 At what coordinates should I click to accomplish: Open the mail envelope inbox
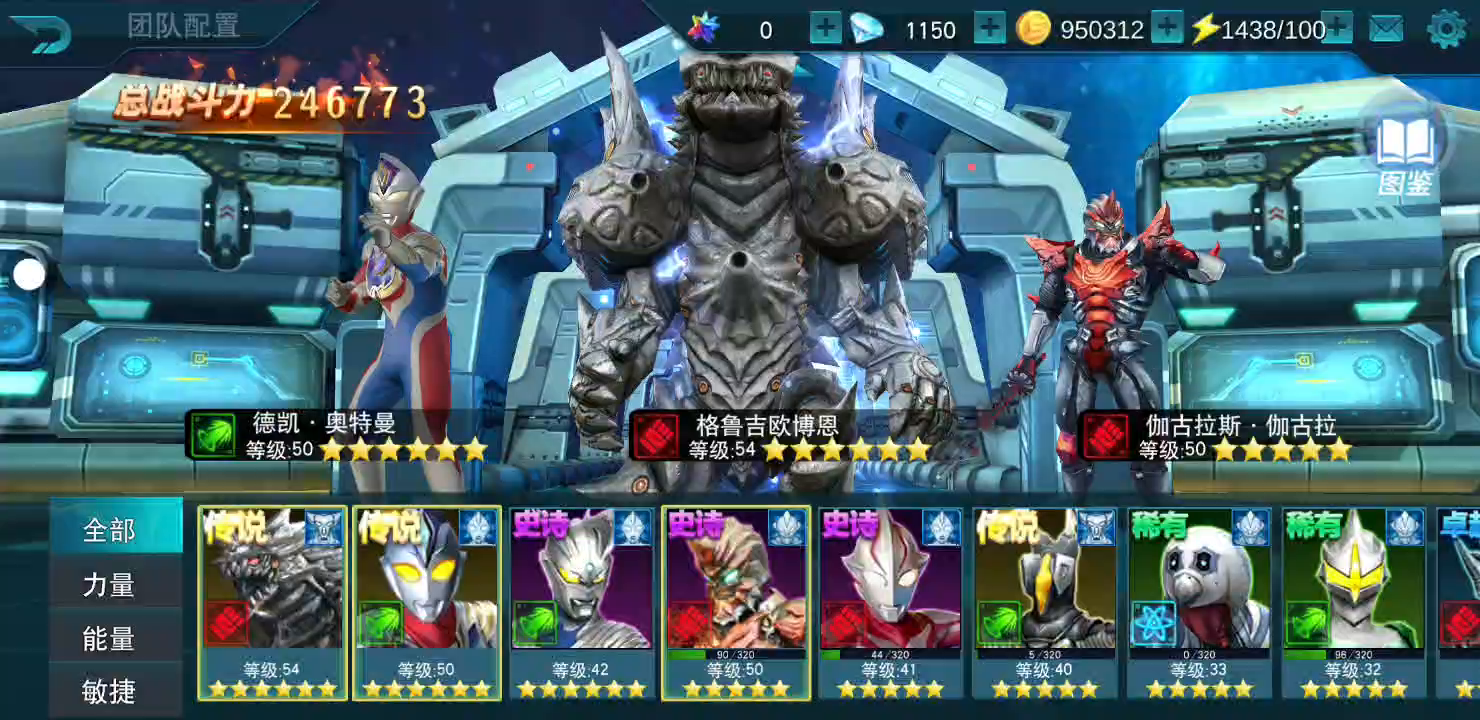click(x=1386, y=29)
